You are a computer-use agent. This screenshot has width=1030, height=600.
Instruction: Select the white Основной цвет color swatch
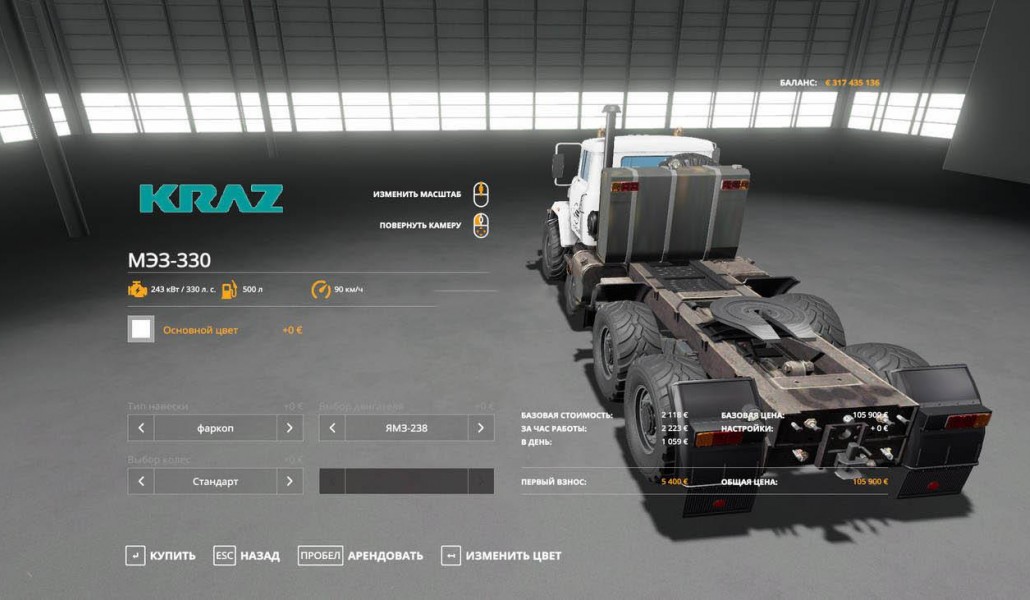(141, 329)
